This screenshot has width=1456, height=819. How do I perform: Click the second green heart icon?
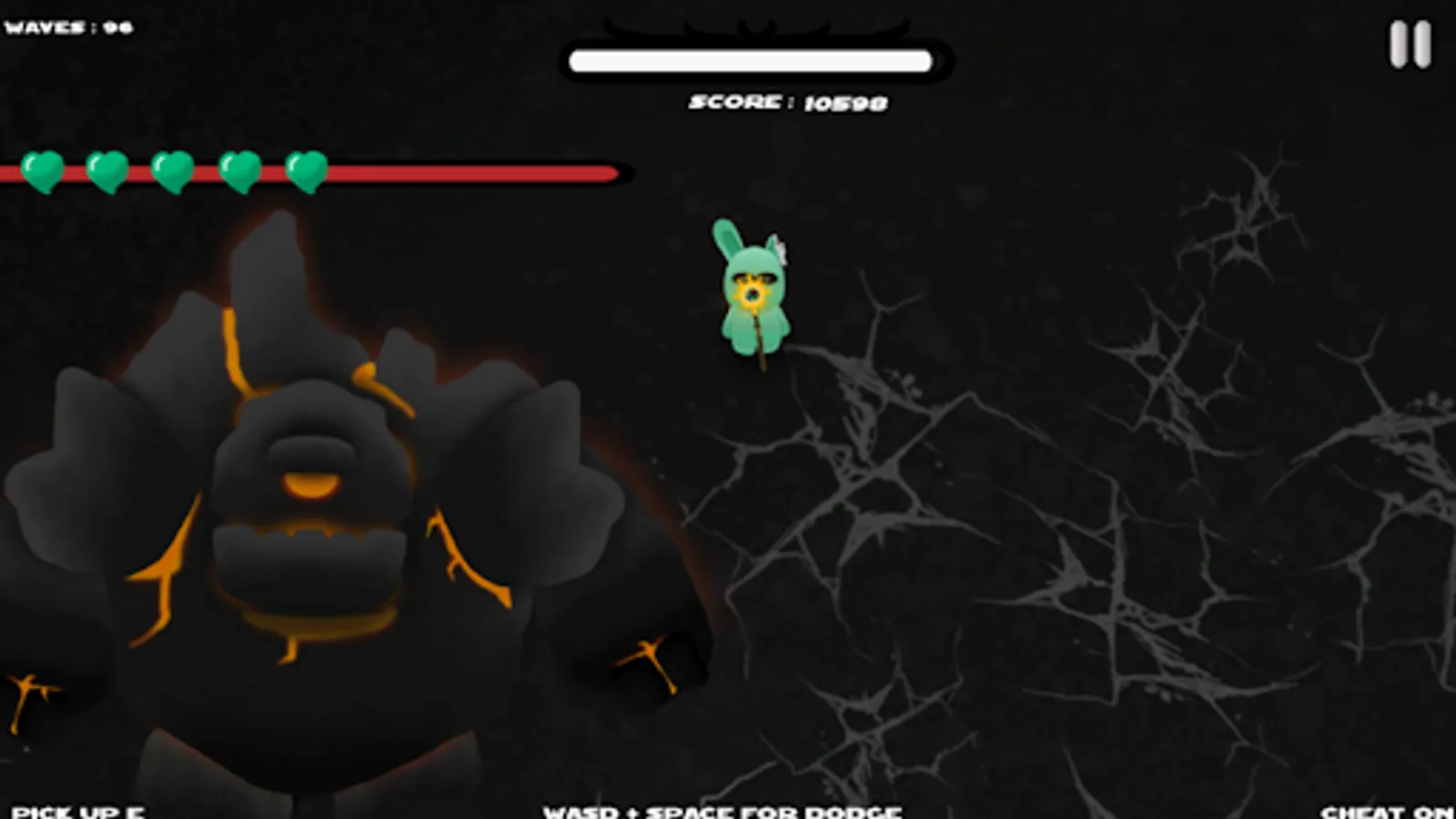click(x=107, y=172)
